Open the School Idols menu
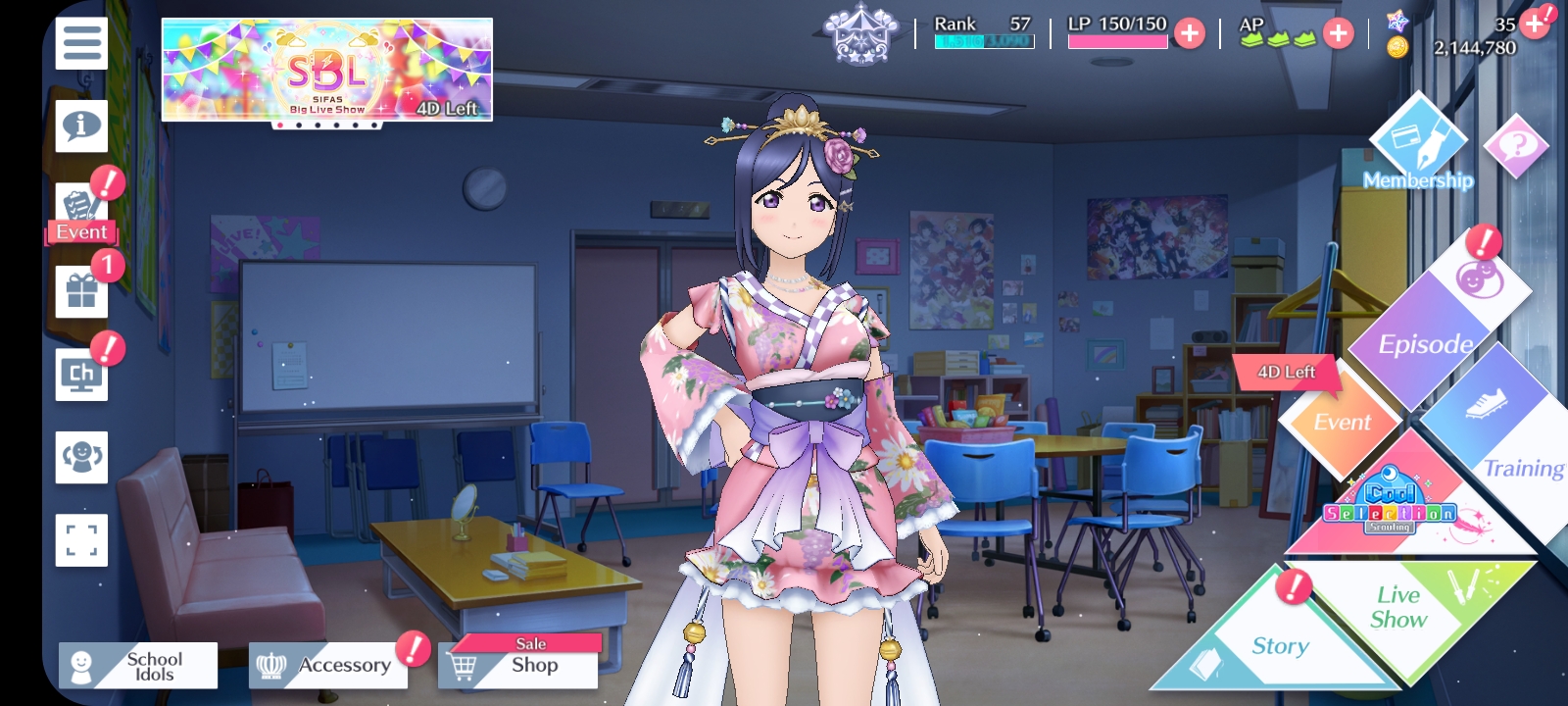Image resolution: width=1568 pixels, height=706 pixels. coord(138,667)
